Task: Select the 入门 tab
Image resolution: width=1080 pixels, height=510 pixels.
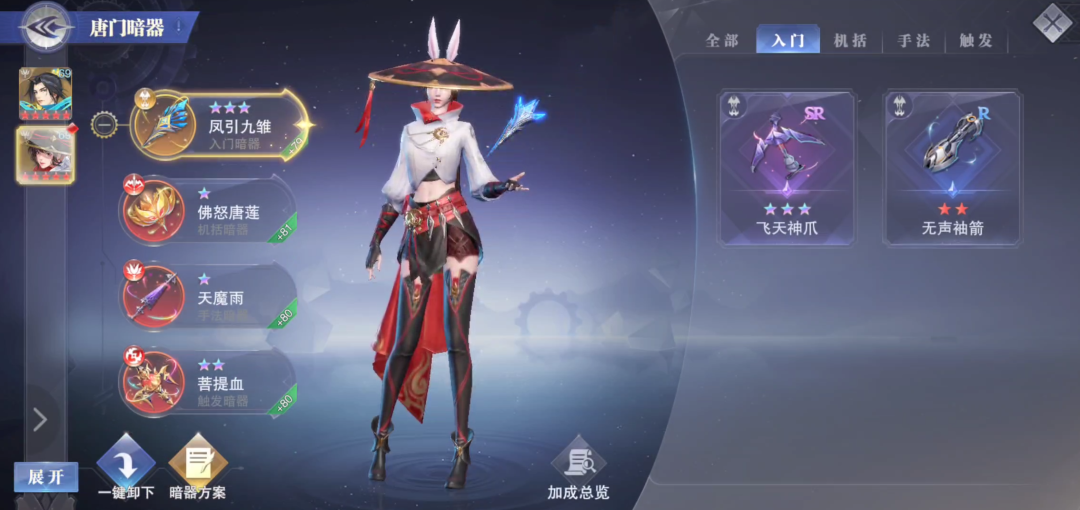Action: tap(788, 41)
